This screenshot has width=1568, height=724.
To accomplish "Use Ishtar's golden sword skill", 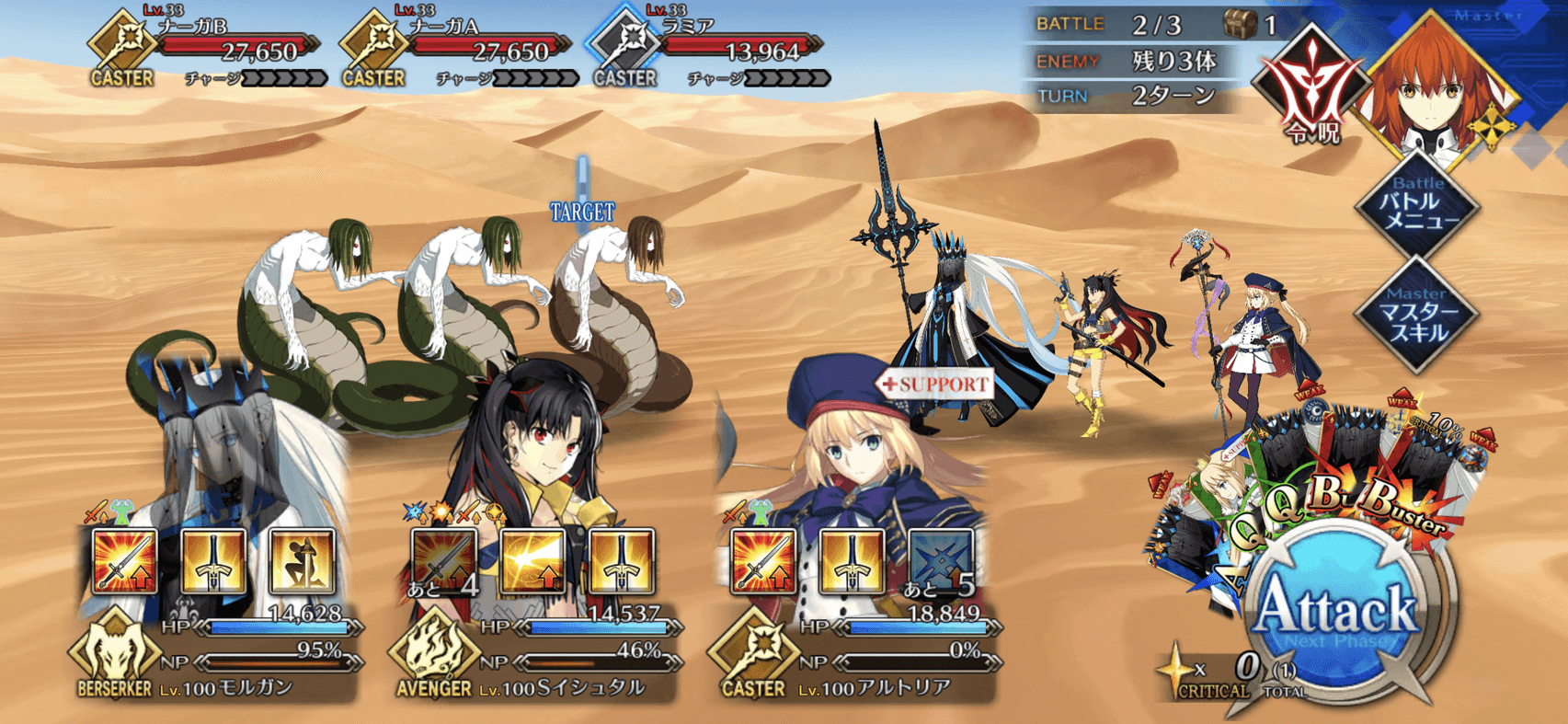I will point(621,561).
